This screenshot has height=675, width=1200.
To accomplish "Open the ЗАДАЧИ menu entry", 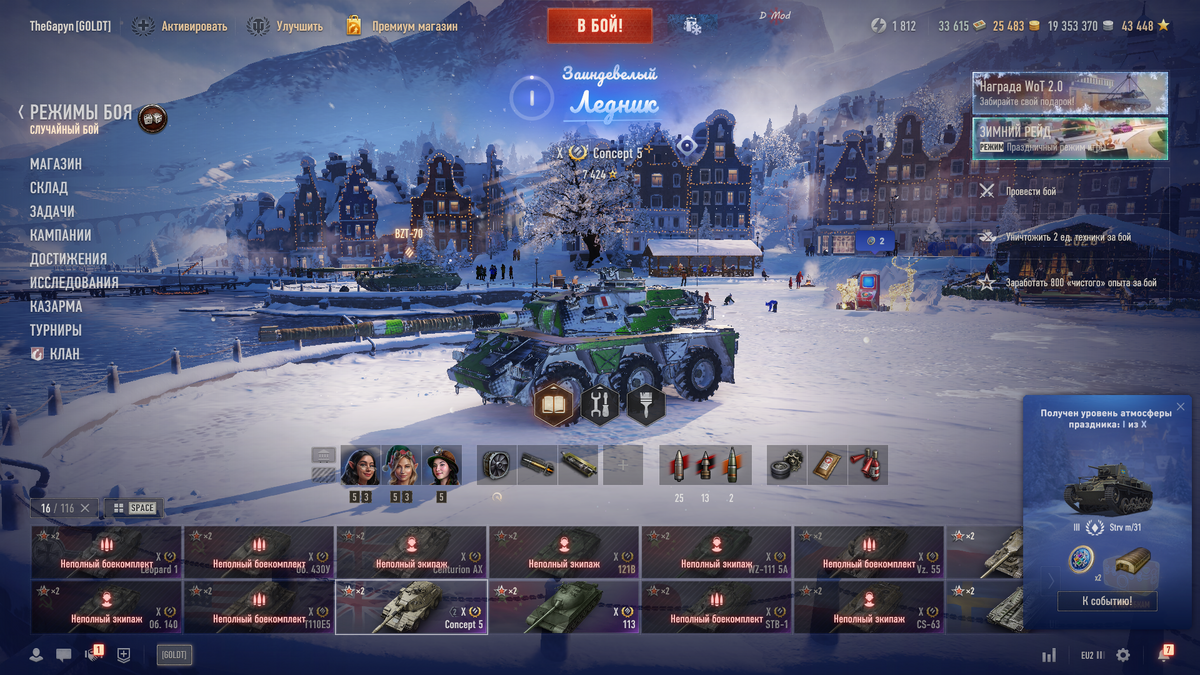I will click(x=52, y=212).
